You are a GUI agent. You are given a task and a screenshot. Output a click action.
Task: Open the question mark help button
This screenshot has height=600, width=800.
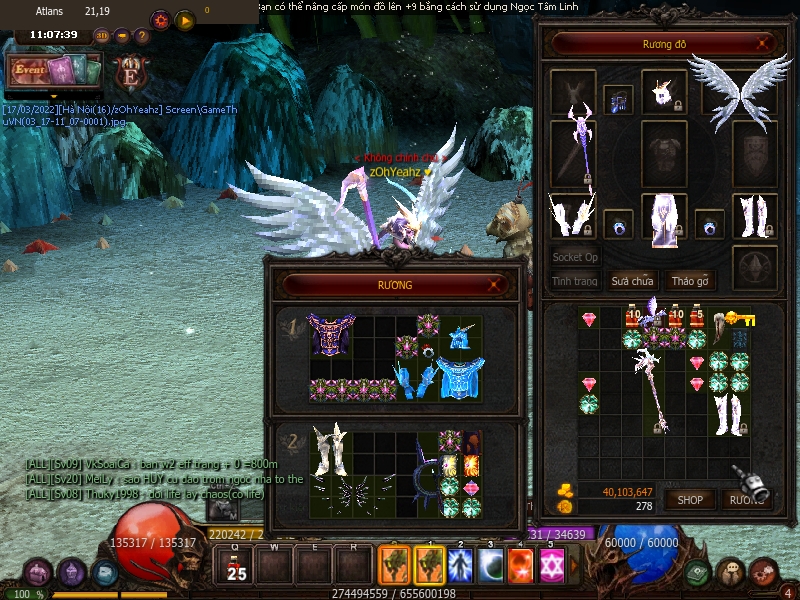pos(142,36)
